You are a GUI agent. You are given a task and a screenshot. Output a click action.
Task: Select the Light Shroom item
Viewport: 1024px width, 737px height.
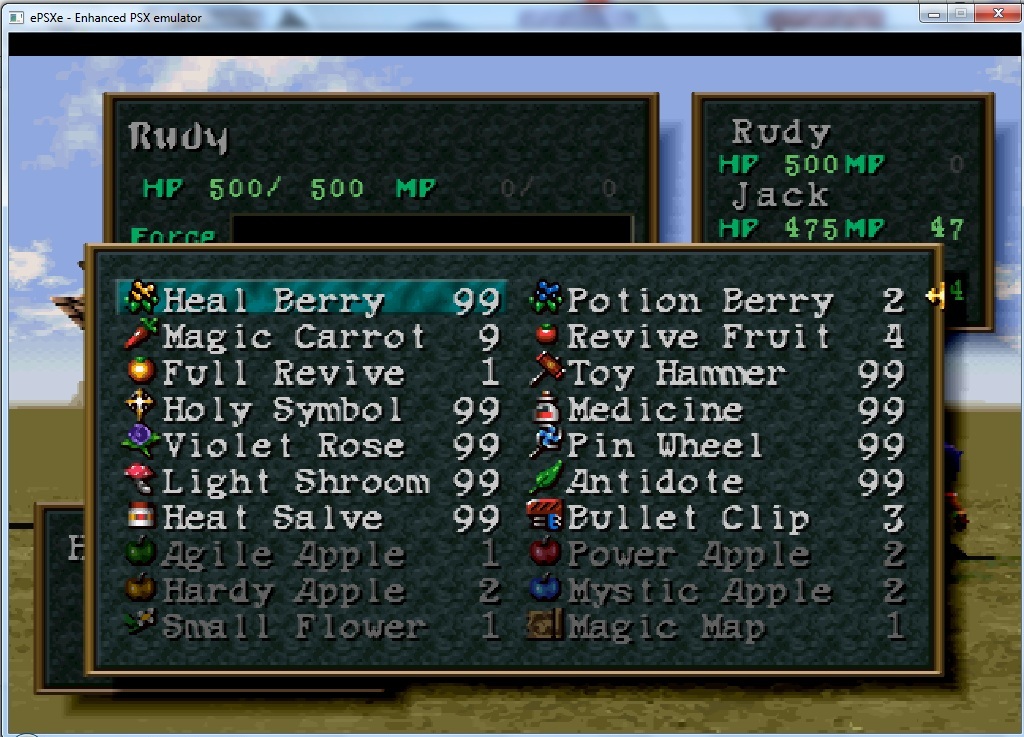click(295, 482)
